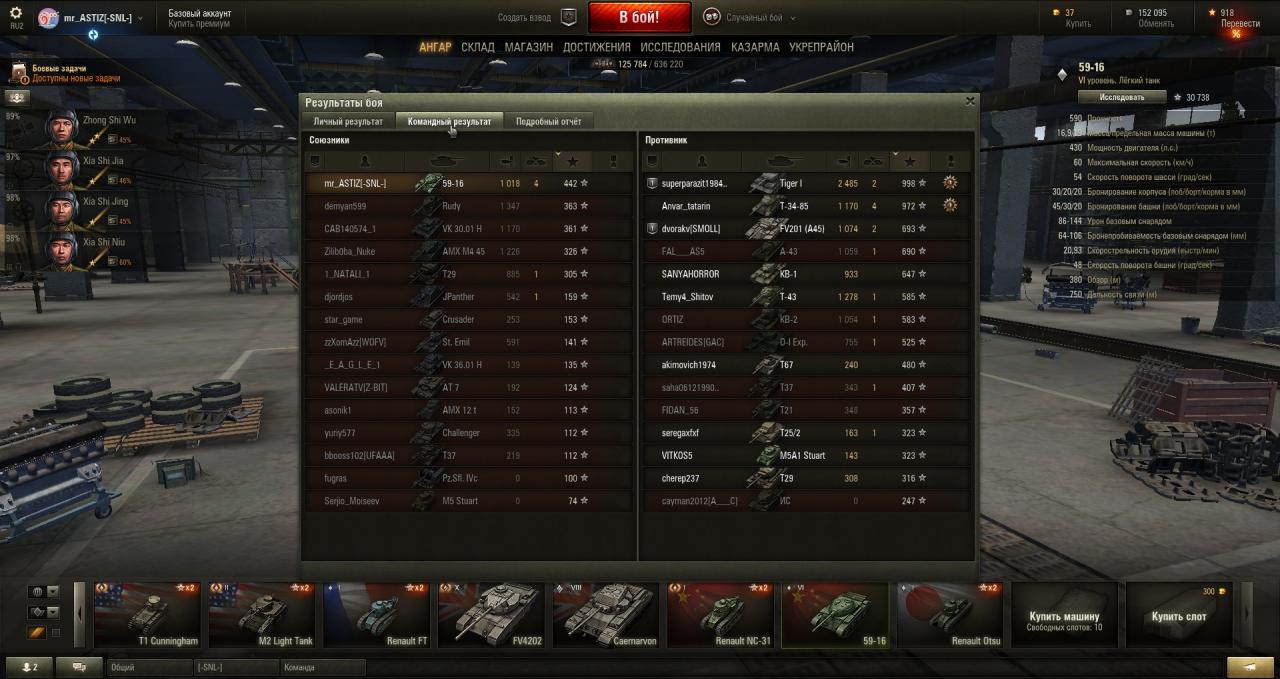Enter the КАЗАРМА barracks
The width and height of the screenshot is (1280, 679).
(x=755, y=47)
